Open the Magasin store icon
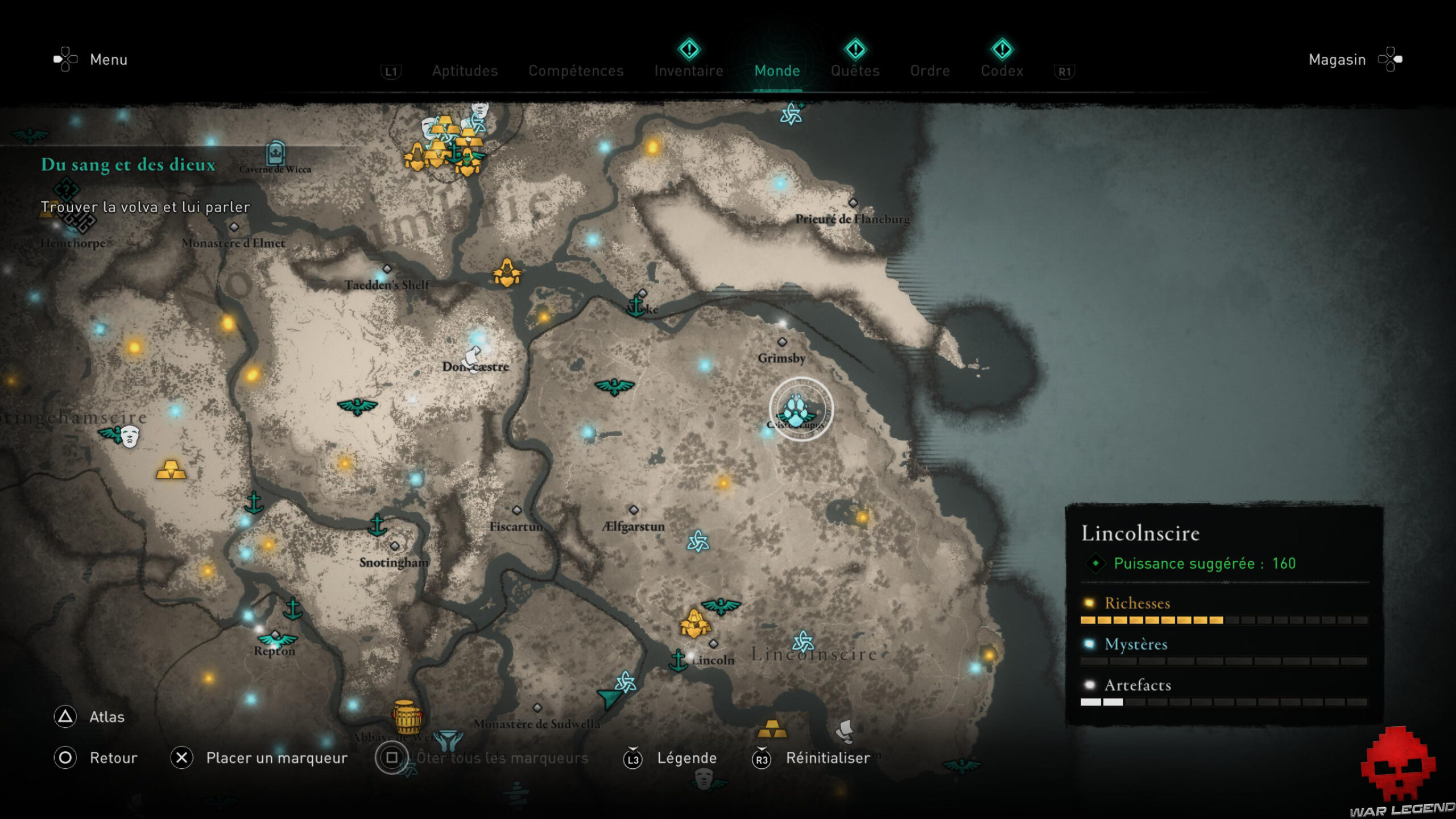The image size is (1456, 819). (1391, 59)
